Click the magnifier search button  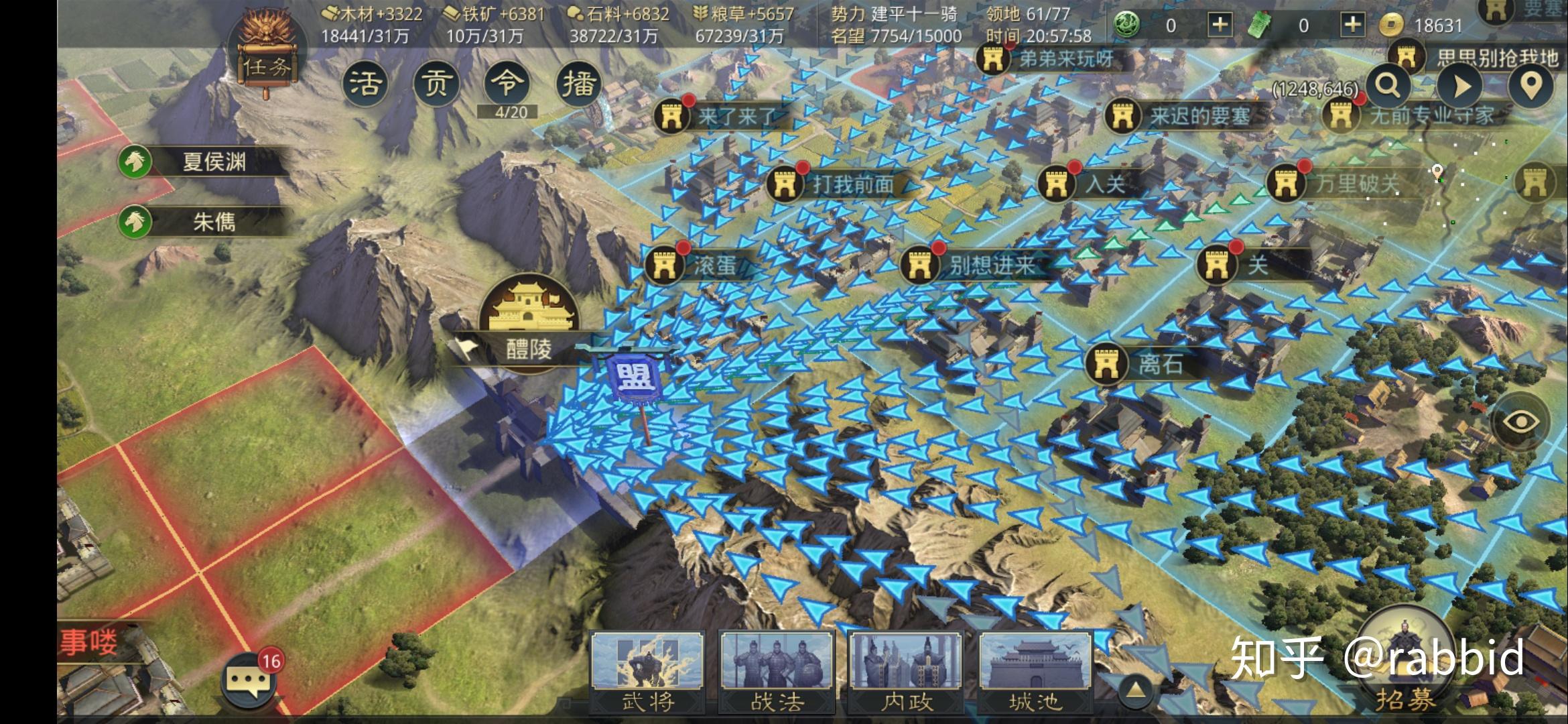pos(1388,86)
